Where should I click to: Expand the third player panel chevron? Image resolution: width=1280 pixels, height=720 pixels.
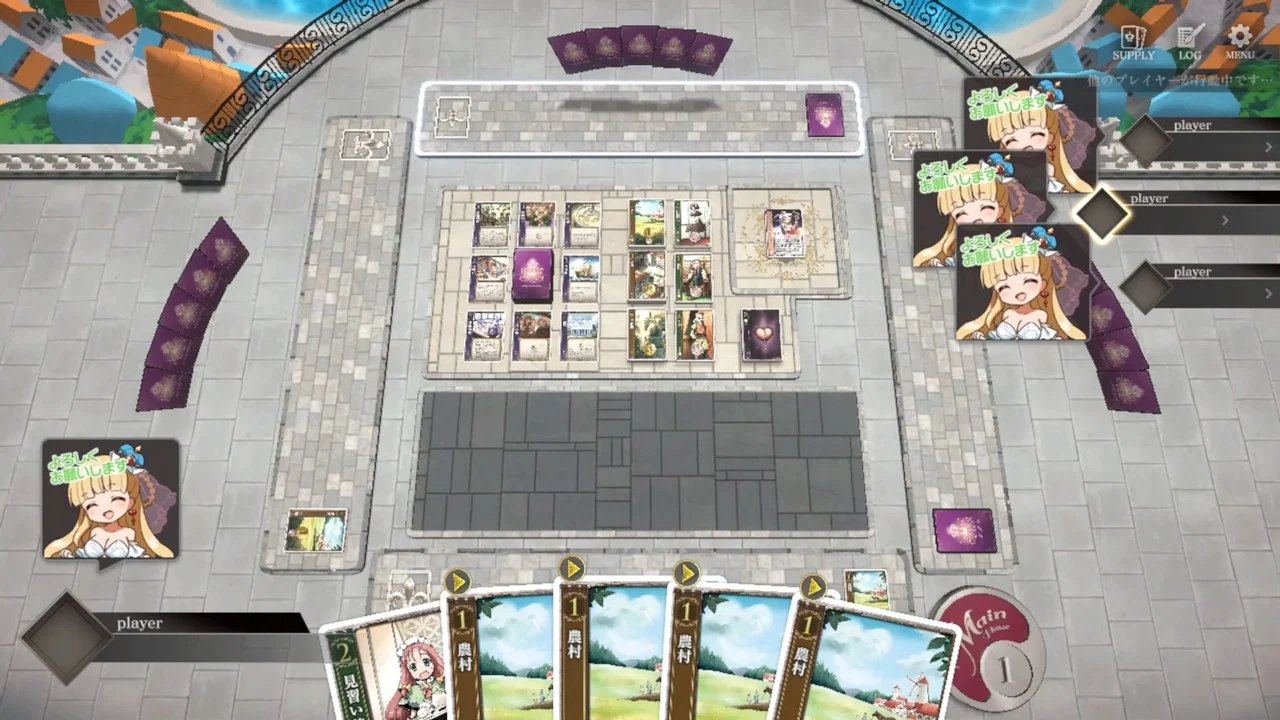[x=1267, y=293]
